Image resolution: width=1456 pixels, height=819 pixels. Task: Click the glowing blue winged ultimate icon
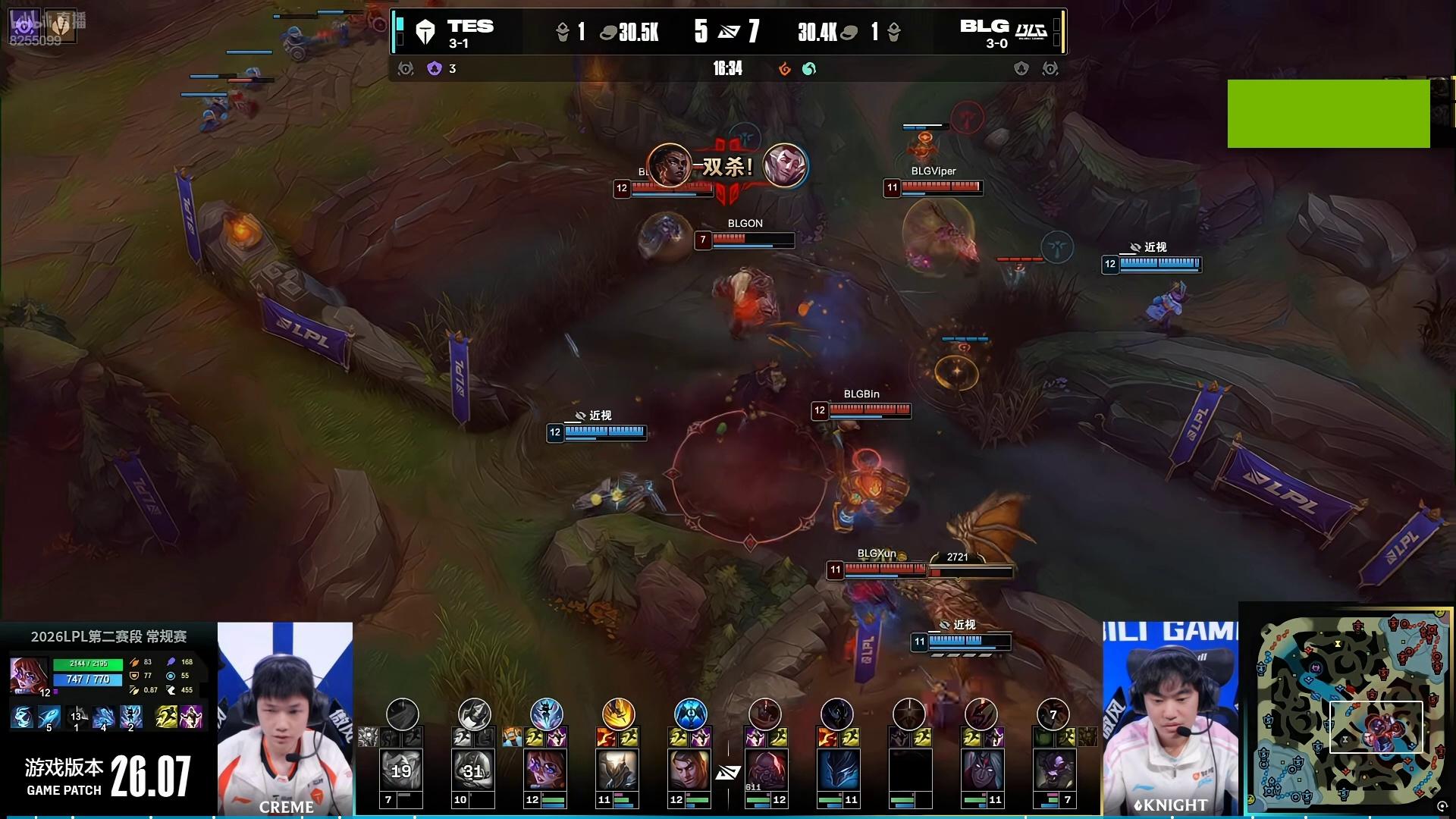click(690, 714)
